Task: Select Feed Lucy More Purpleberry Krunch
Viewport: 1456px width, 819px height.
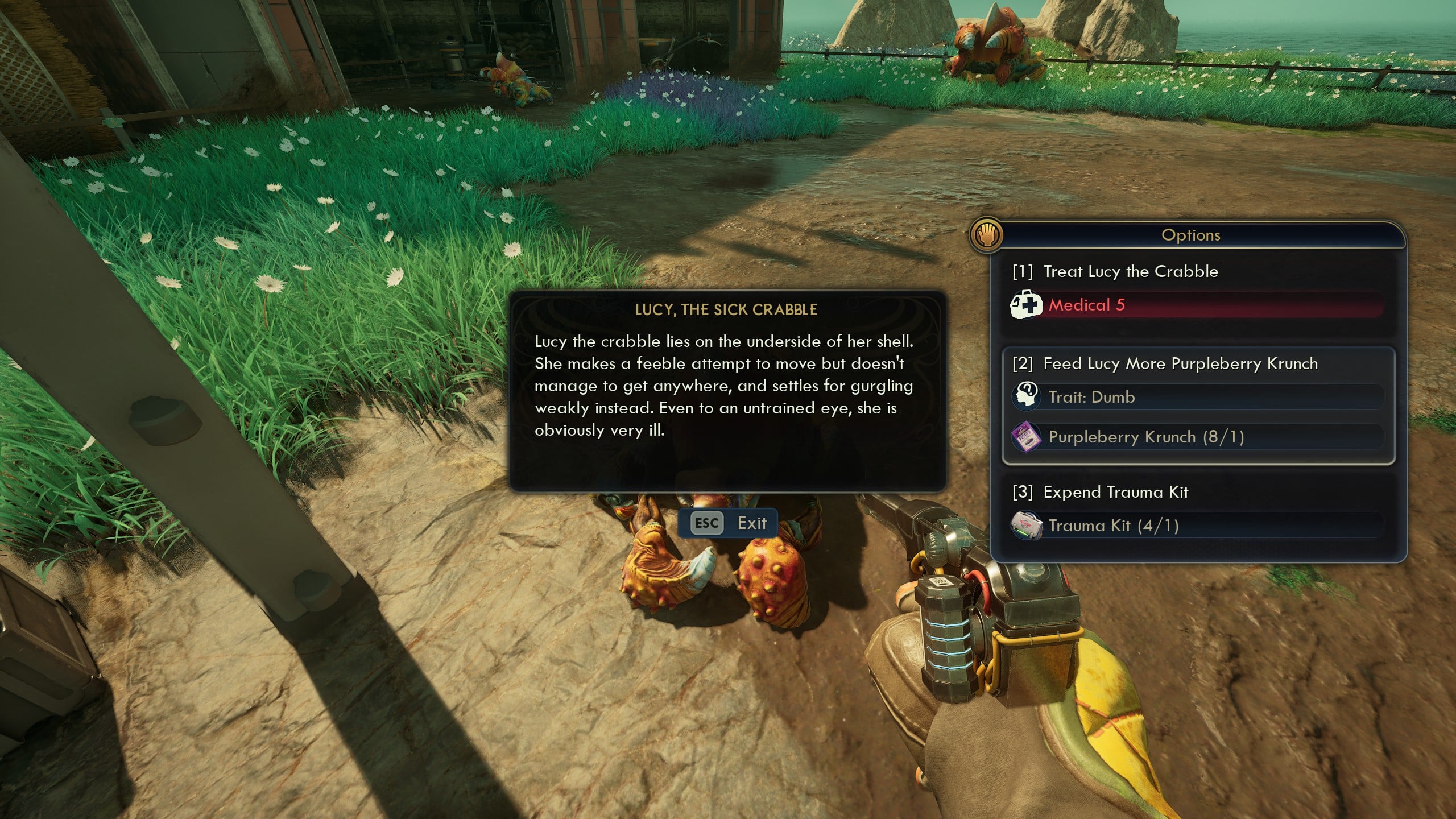Action: click(x=1180, y=364)
